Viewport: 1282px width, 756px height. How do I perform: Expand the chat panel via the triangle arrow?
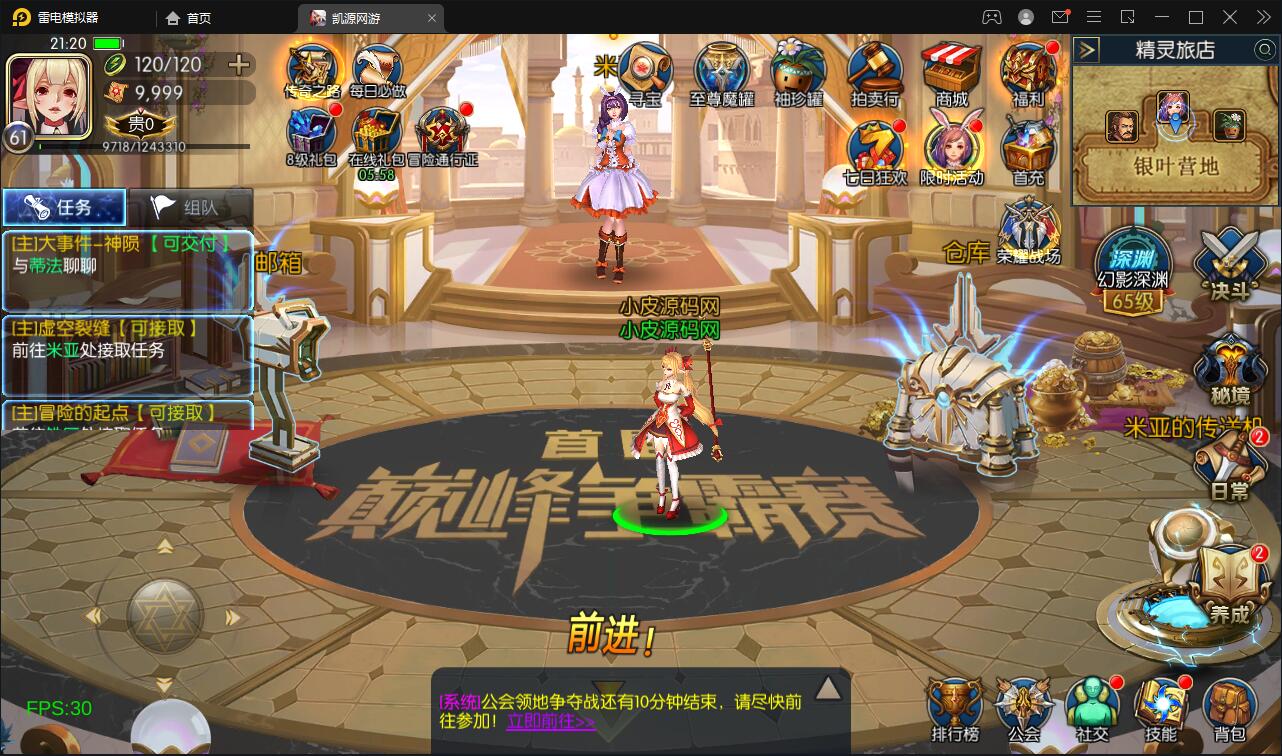(x=828, y=686)
